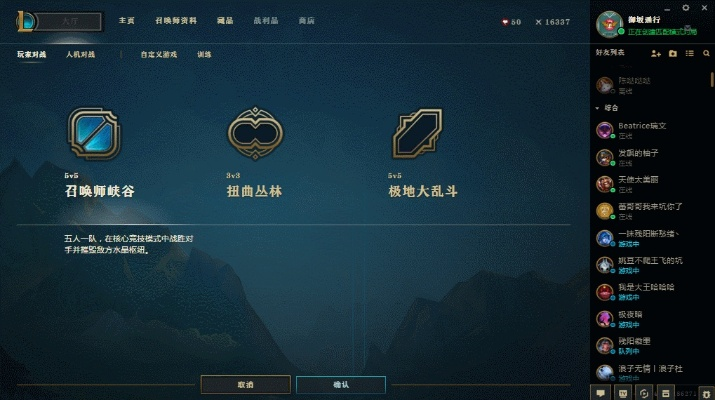This screenshot has height=400, width=715.
Task: Open the chat bubble panel
Action: click(603, 392)
